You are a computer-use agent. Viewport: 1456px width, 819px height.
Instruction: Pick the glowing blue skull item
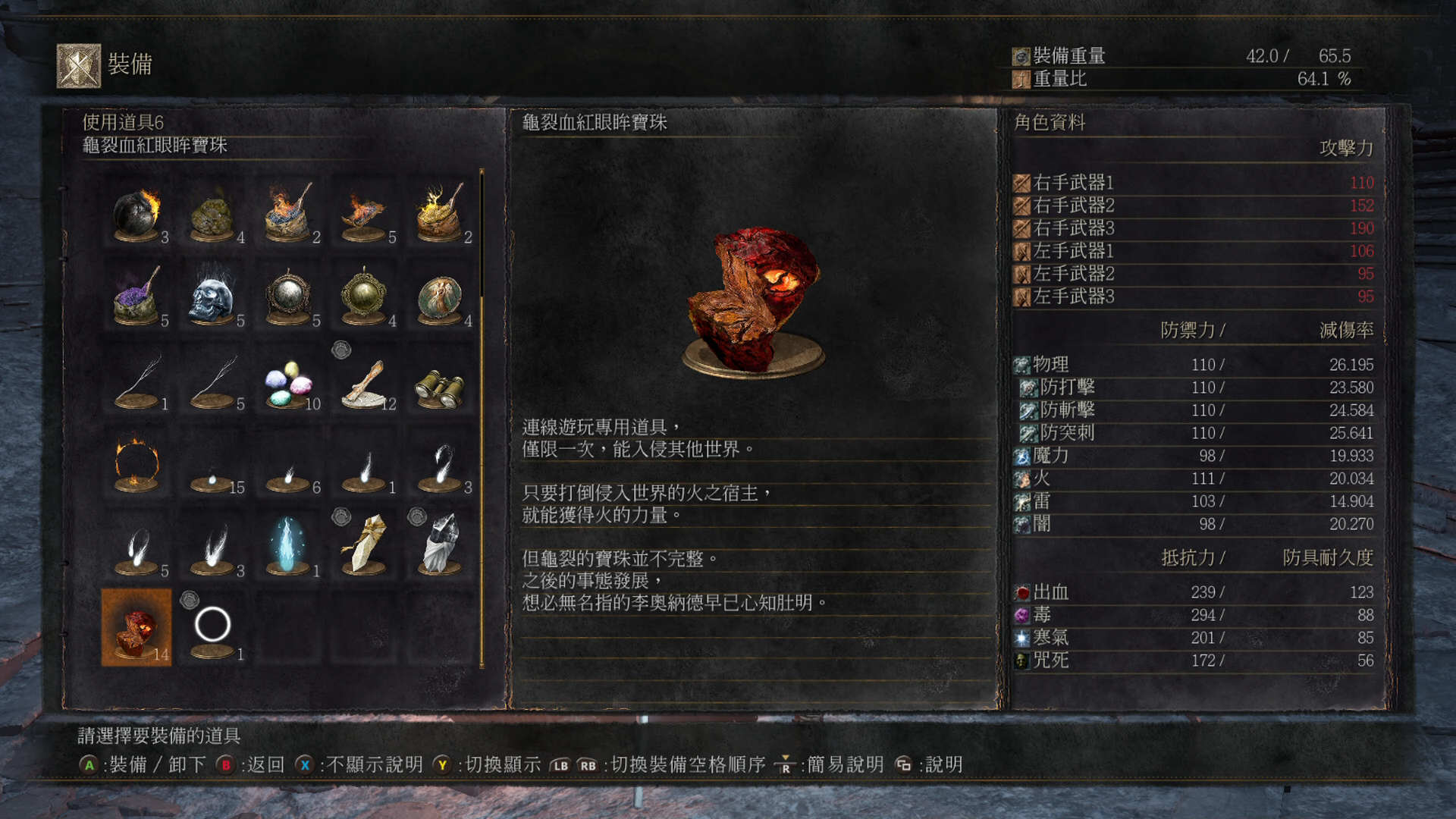coord(213,297)
